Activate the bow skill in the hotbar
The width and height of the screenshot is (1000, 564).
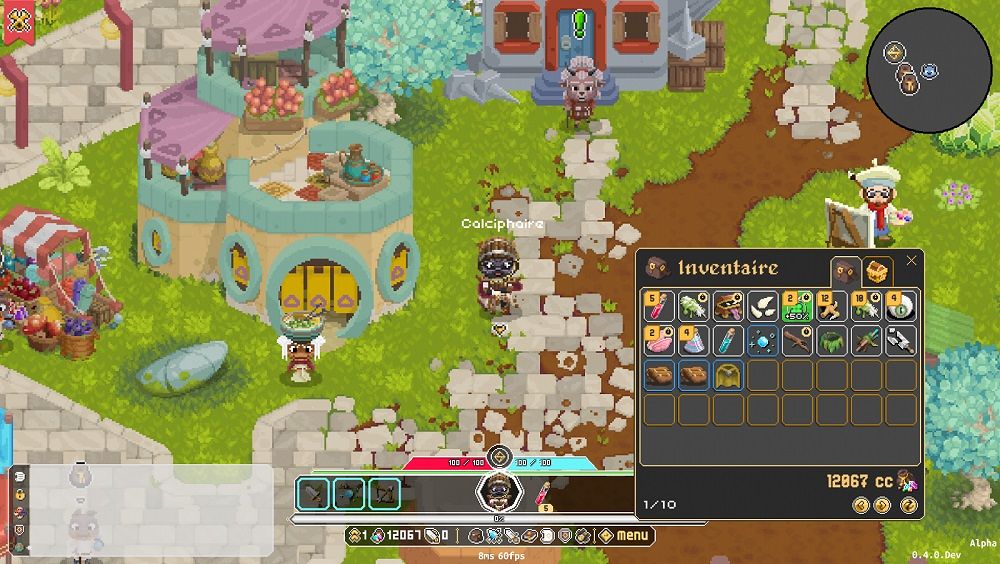384,493
